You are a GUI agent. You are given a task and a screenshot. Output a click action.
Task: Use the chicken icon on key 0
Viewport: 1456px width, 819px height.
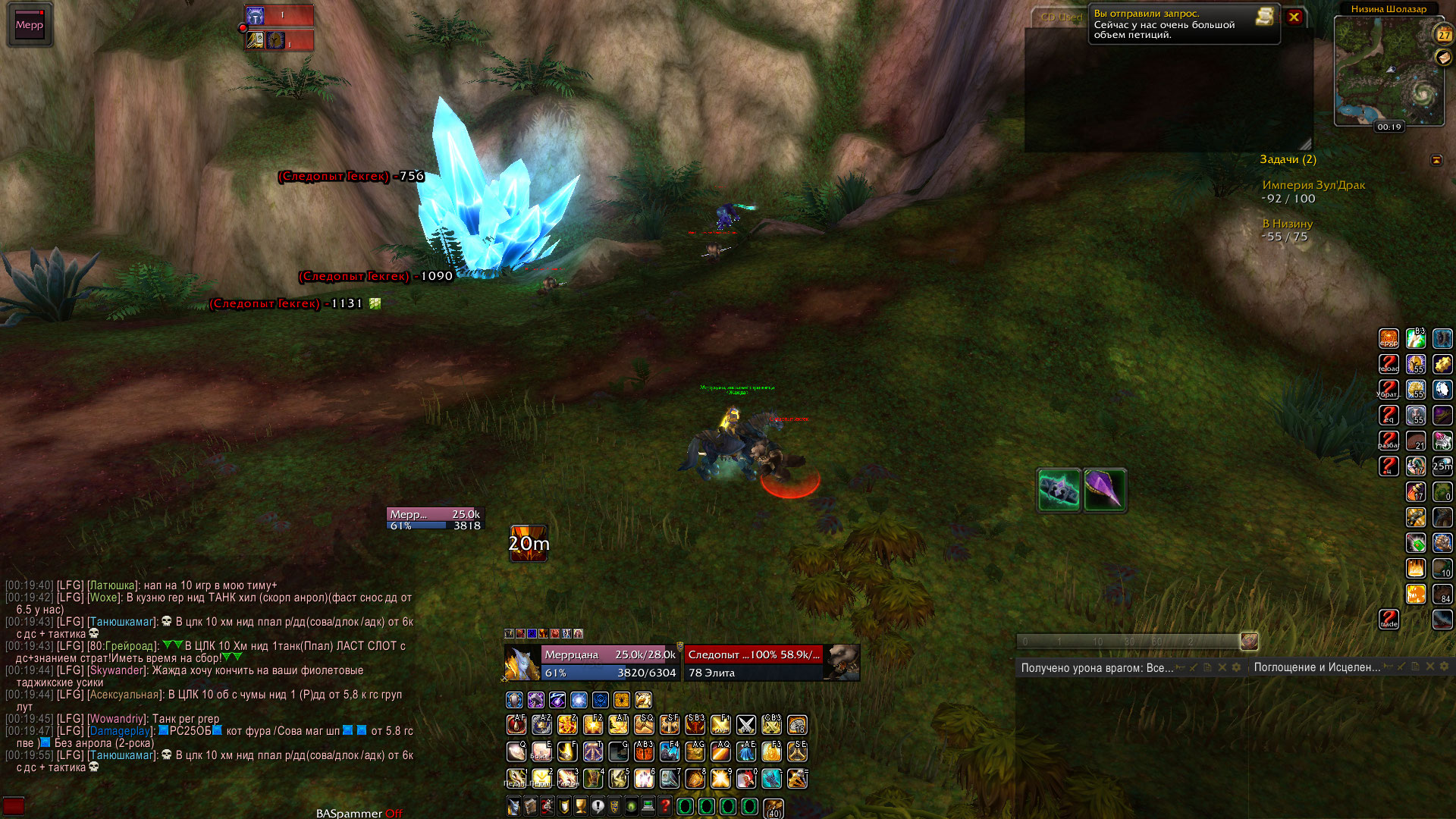tap(746, 779)
